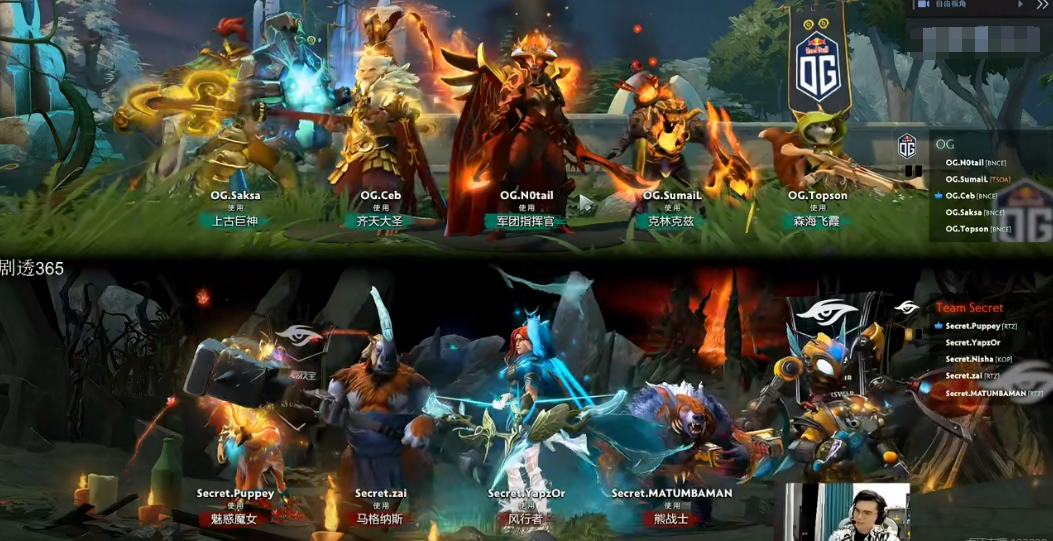
Task: Select Secret.Puppey in the Team Secret roster
Action: click(972, 326)
